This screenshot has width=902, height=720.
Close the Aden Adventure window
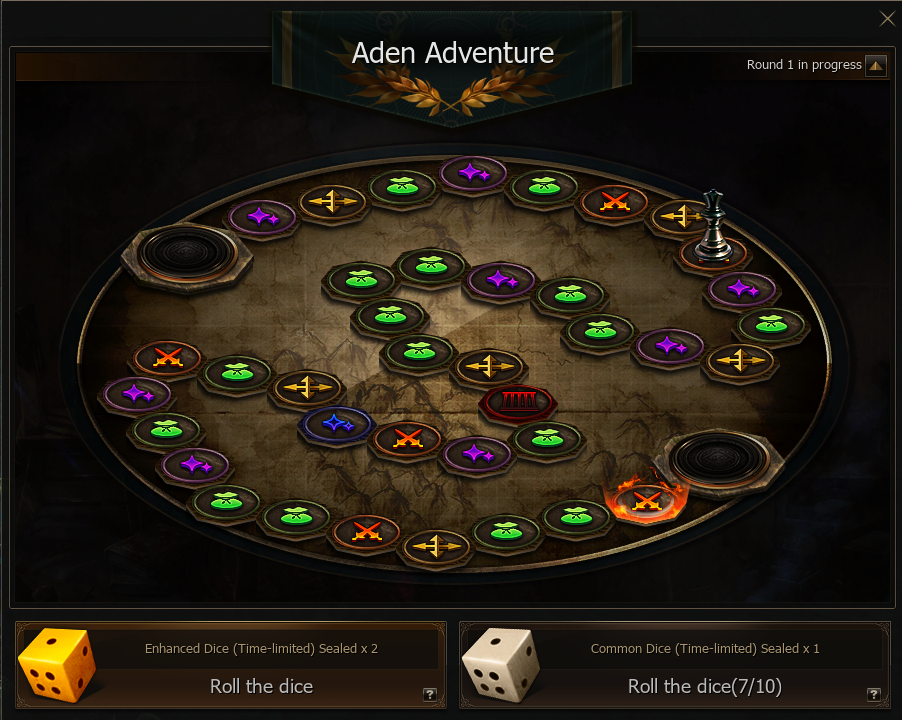pyautogui.click(x=886, y=19)
